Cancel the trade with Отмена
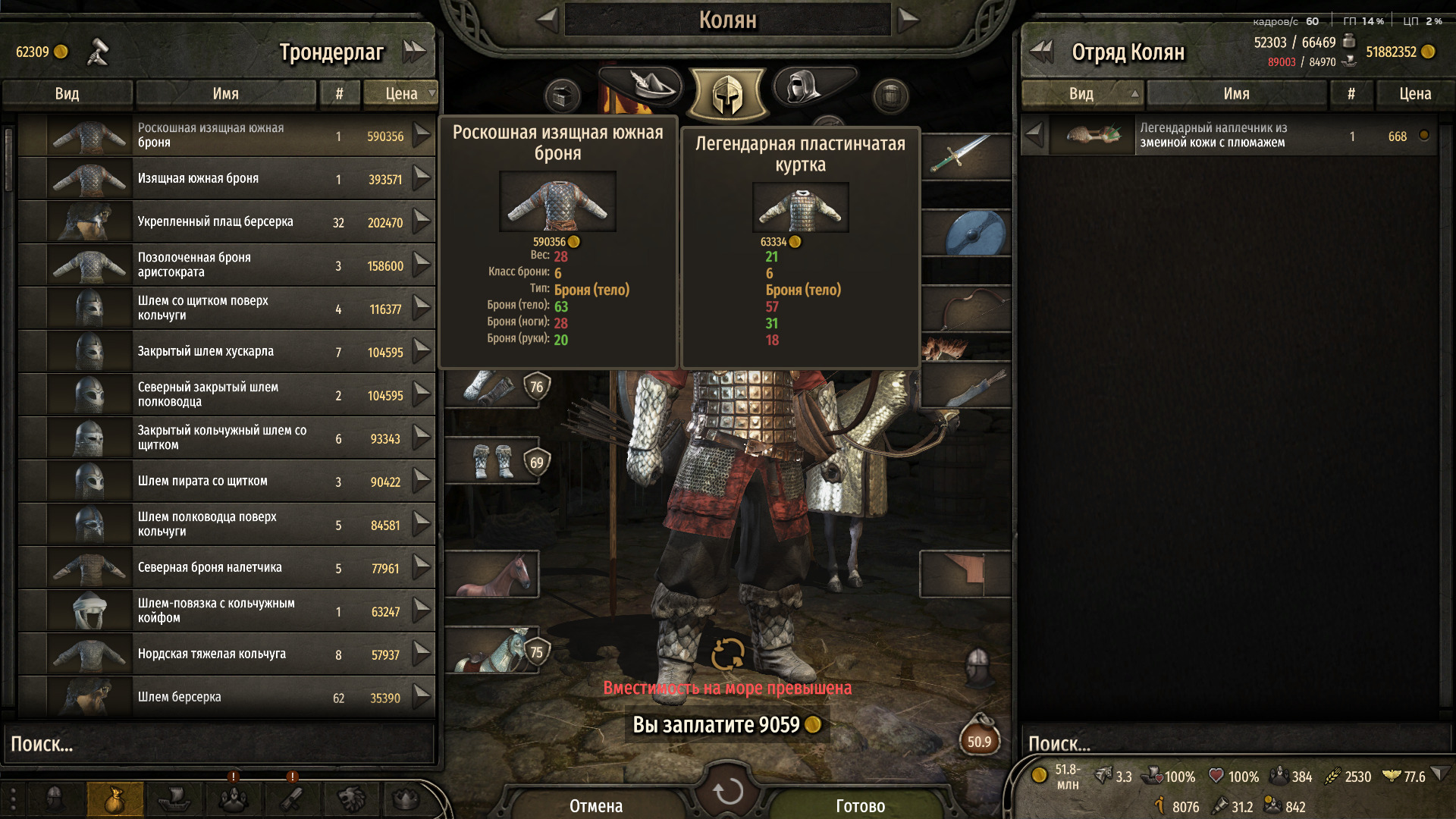The image size is (1456, 819). 596,805
